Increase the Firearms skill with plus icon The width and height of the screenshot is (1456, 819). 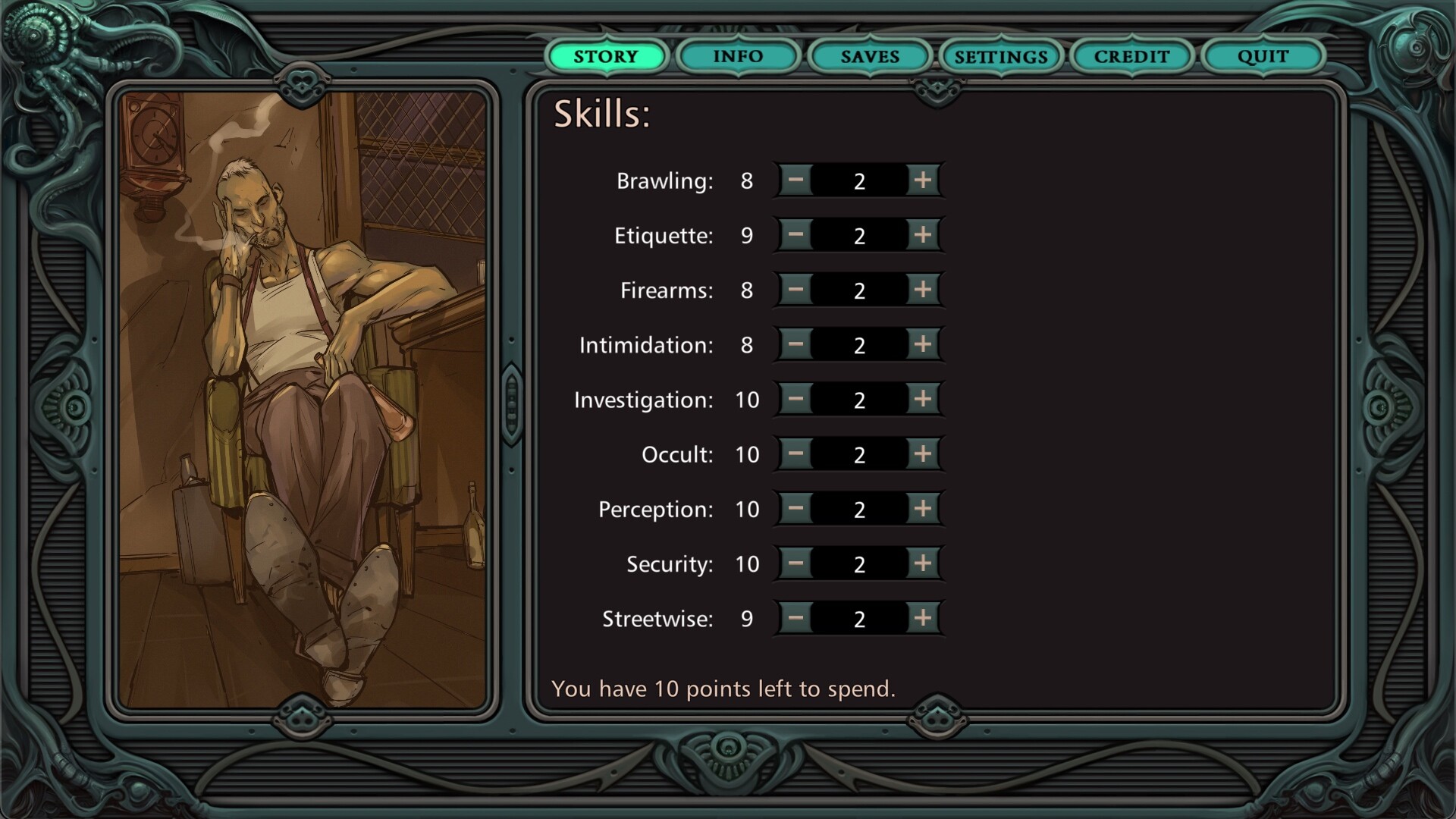point(922,290)
